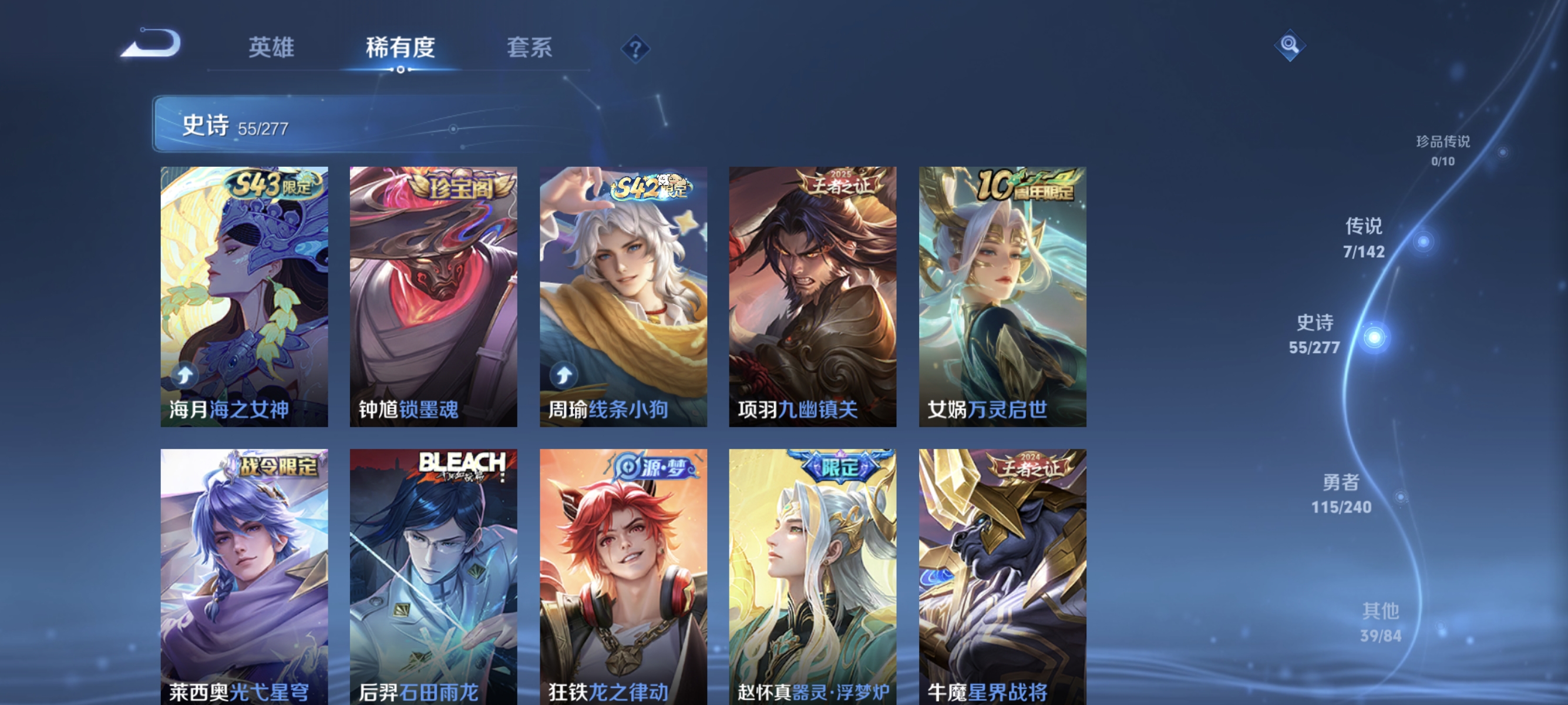
Task: Switch to the 英雄 tab
Action: point(272,49)
